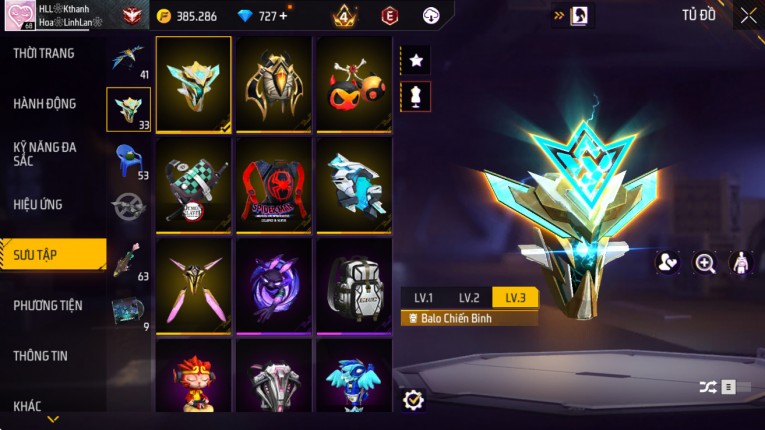Choose the Phương Tiện category
The width and height of the screenshot is (765, 430).
(48, 305)
